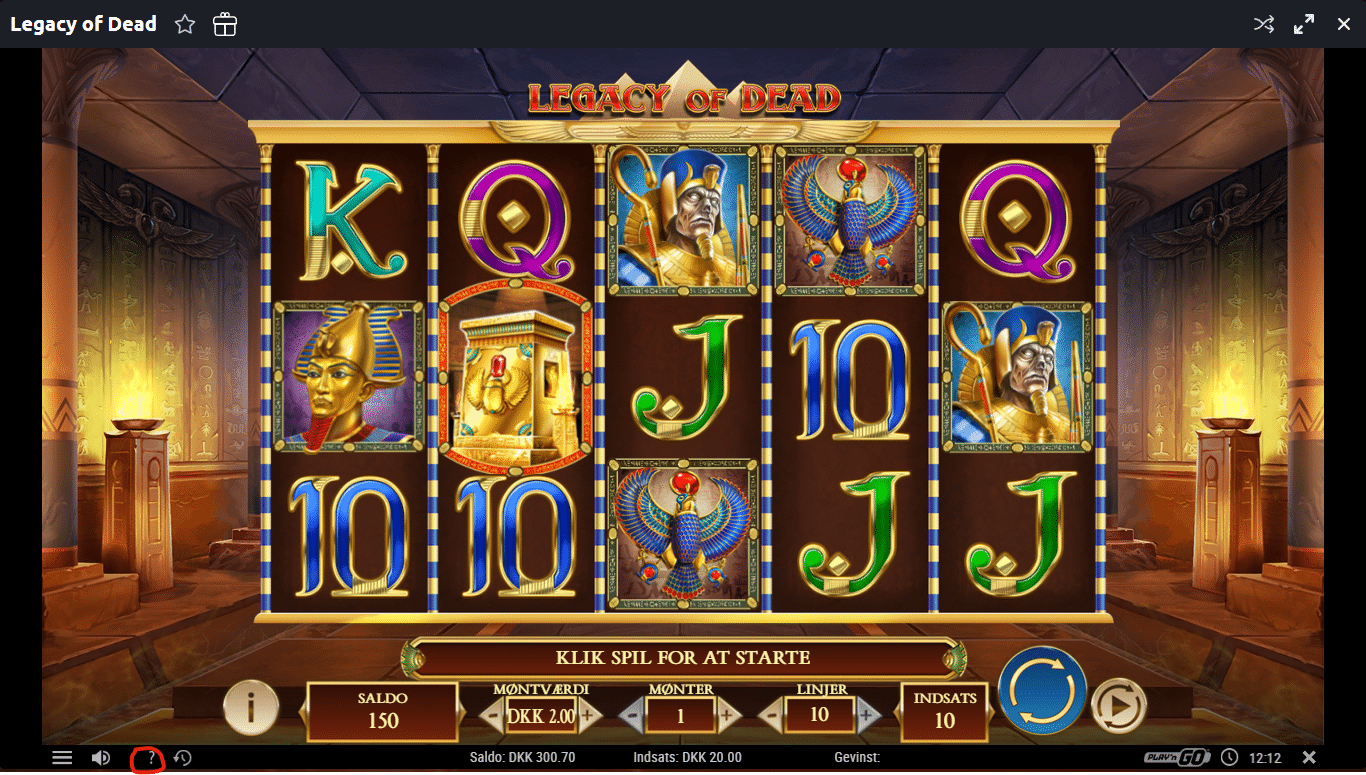1366x775 pixels.
Task: Close the game with bottom bar X
Action: pyautogui.click(x=1309, y=757)
